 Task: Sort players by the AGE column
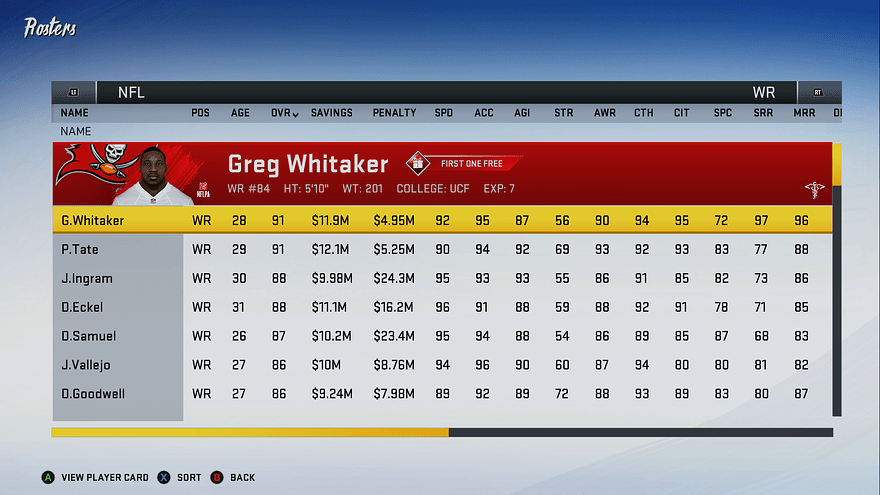pos(241,113)
